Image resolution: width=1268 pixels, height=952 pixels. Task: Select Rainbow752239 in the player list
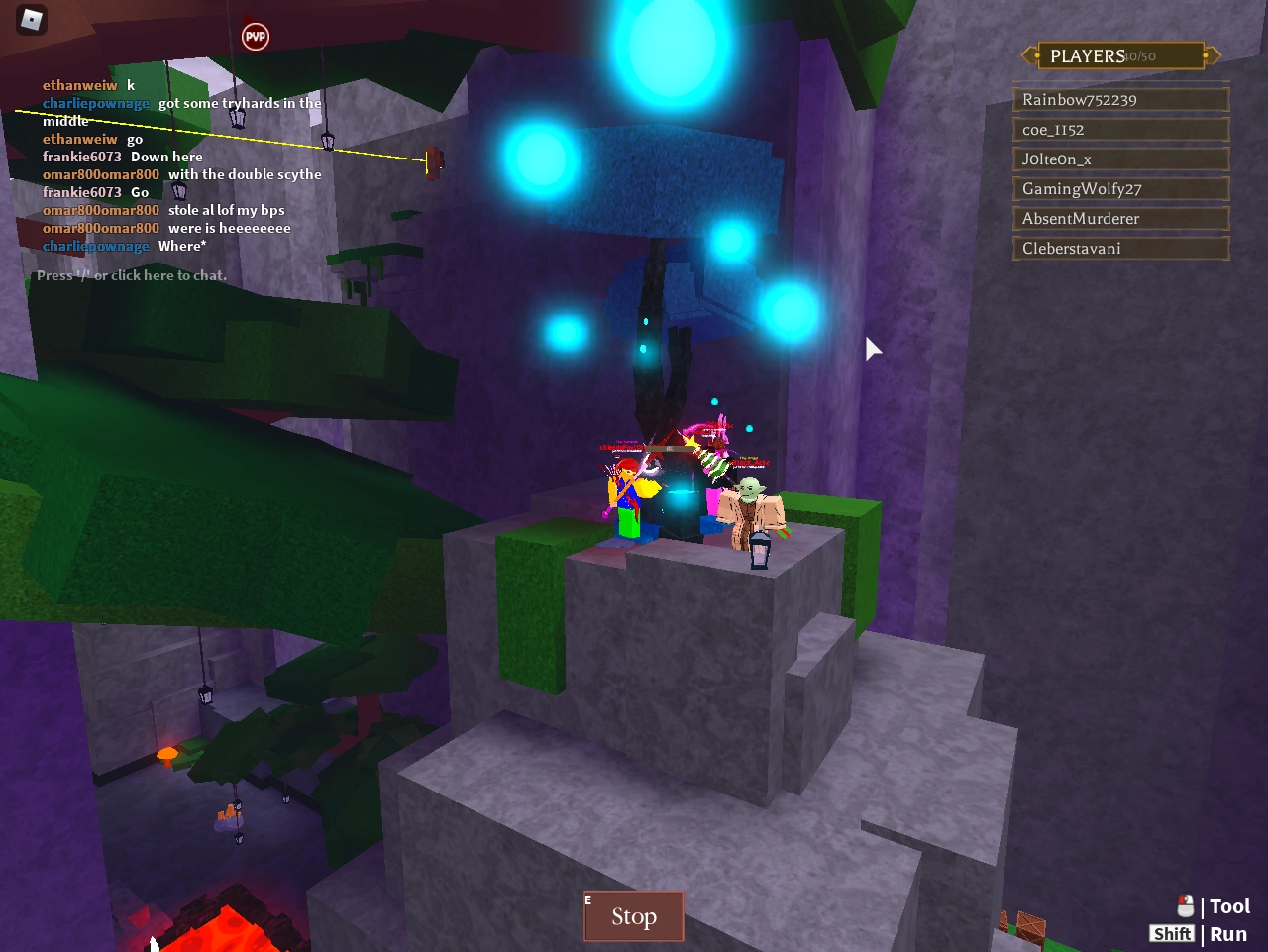click(x=1120, y=99)
